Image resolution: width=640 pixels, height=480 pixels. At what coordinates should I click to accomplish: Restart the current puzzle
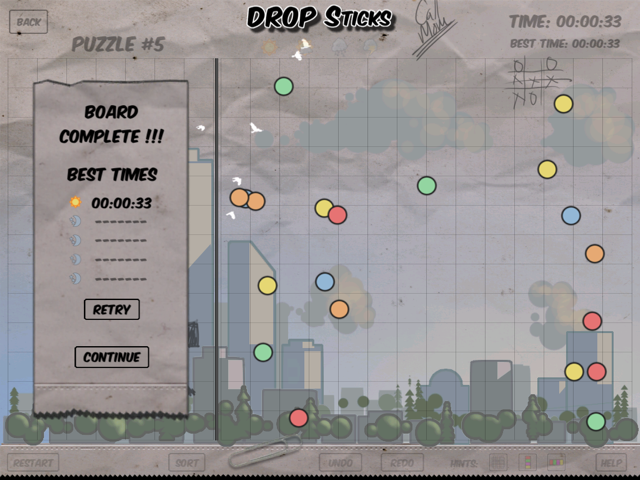(33, 463)
